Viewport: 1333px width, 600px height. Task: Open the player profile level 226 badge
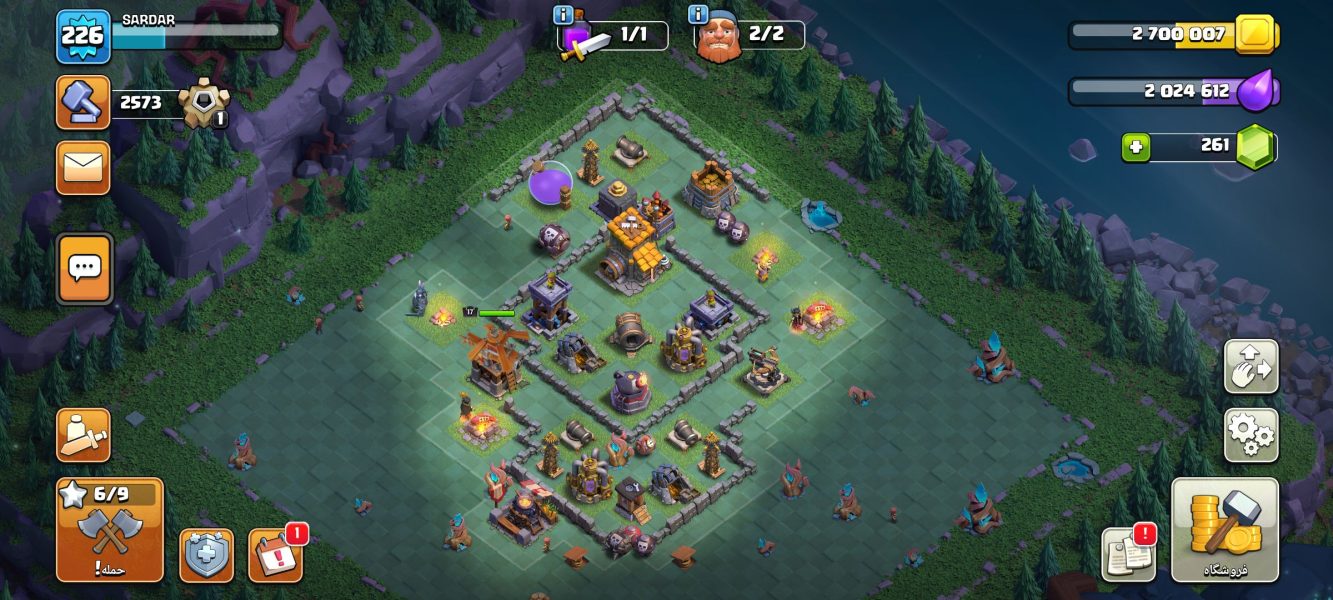83,36
